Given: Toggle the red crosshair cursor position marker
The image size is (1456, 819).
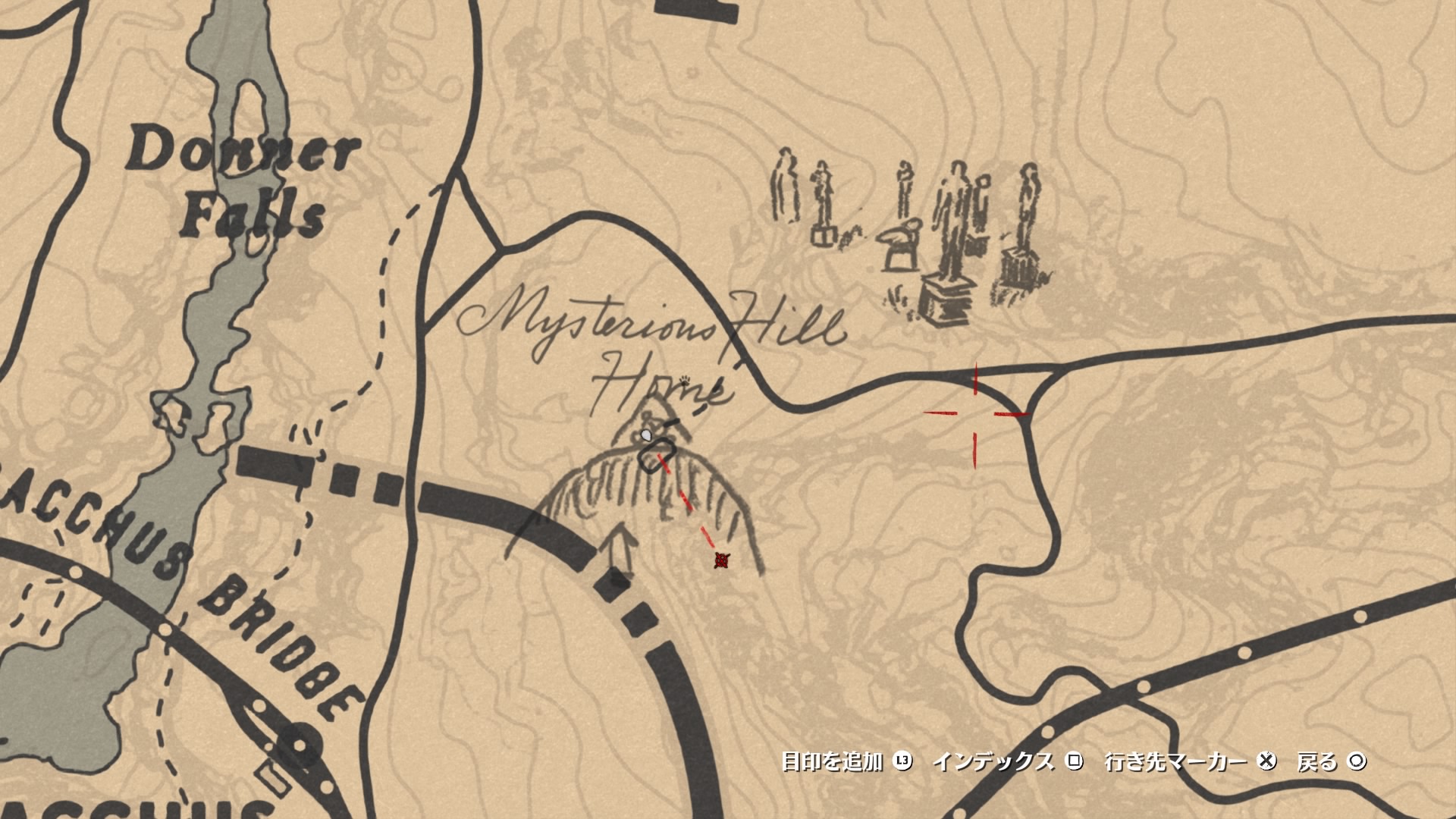Looking at the screenshot, I should [977, 413].
